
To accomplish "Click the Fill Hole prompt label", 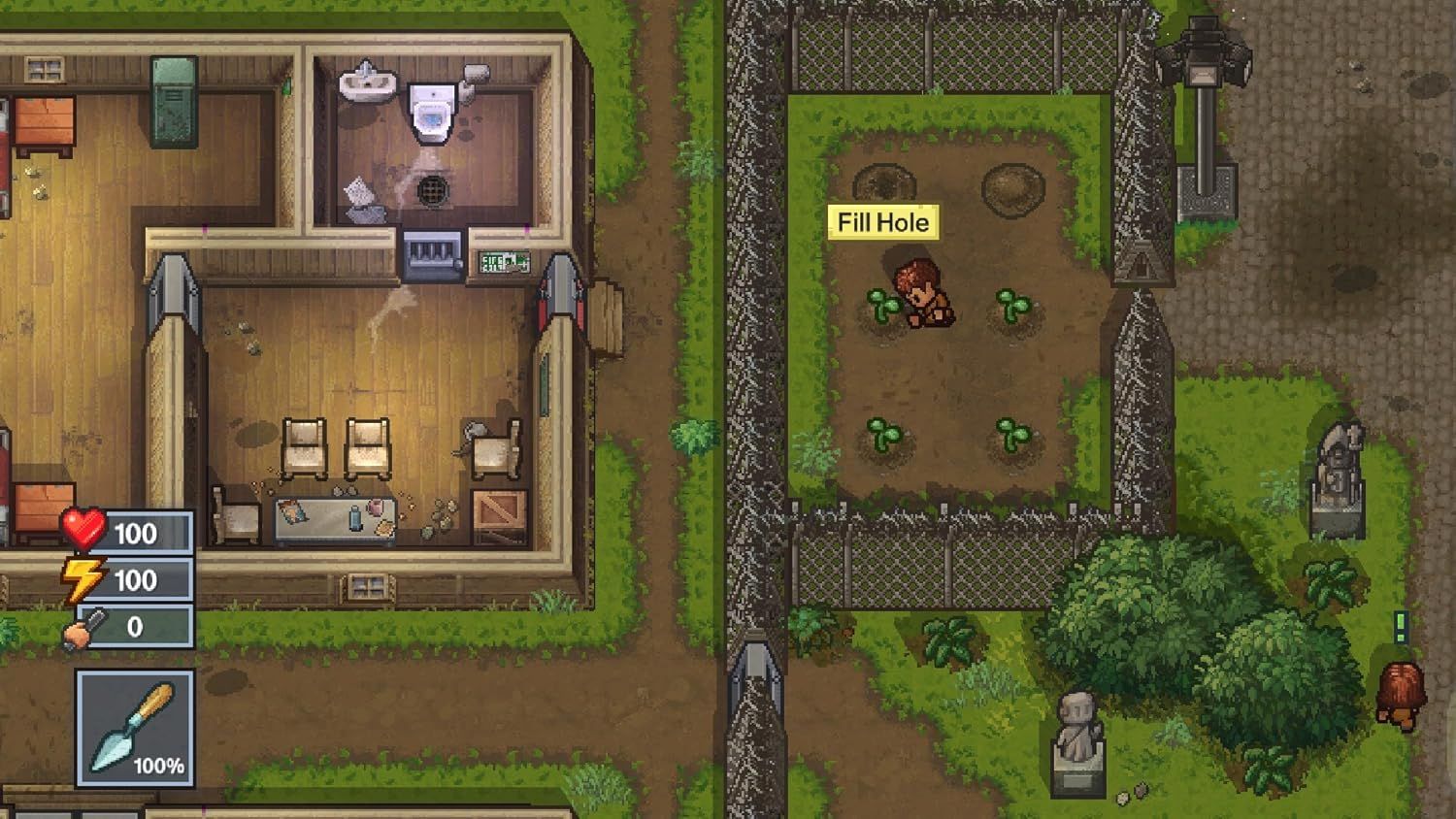I will (881, 221).
